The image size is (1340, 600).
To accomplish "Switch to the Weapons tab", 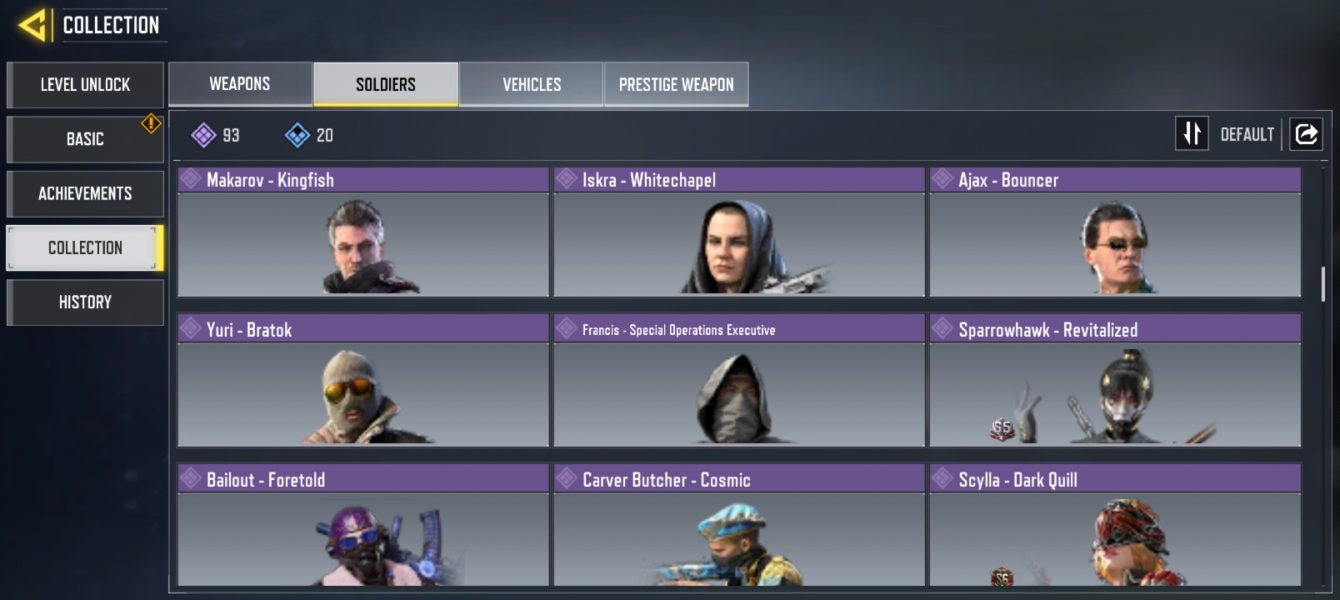I will pyautogui.click(x=240, y=84).
